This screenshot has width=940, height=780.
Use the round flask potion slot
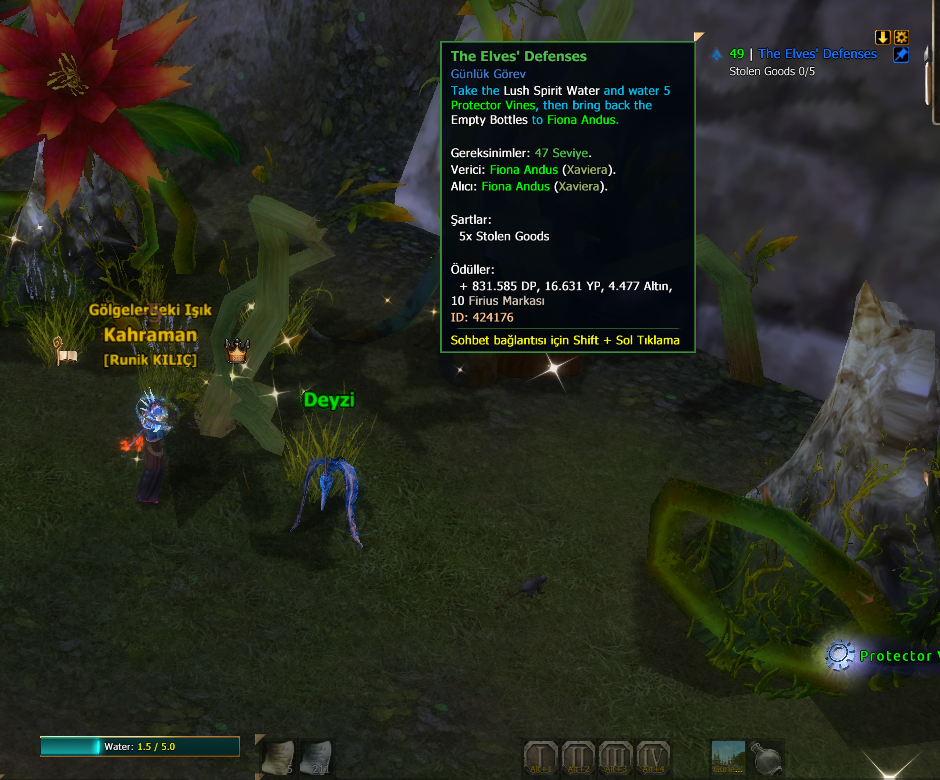tap(765, 758)
